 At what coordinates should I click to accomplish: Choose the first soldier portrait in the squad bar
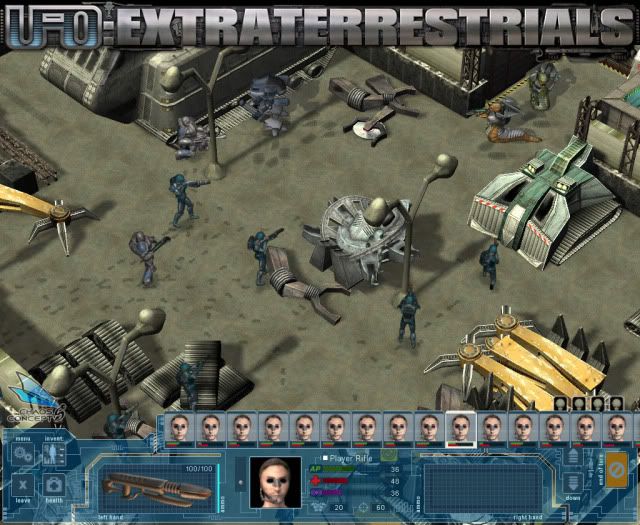coord(180,428)
